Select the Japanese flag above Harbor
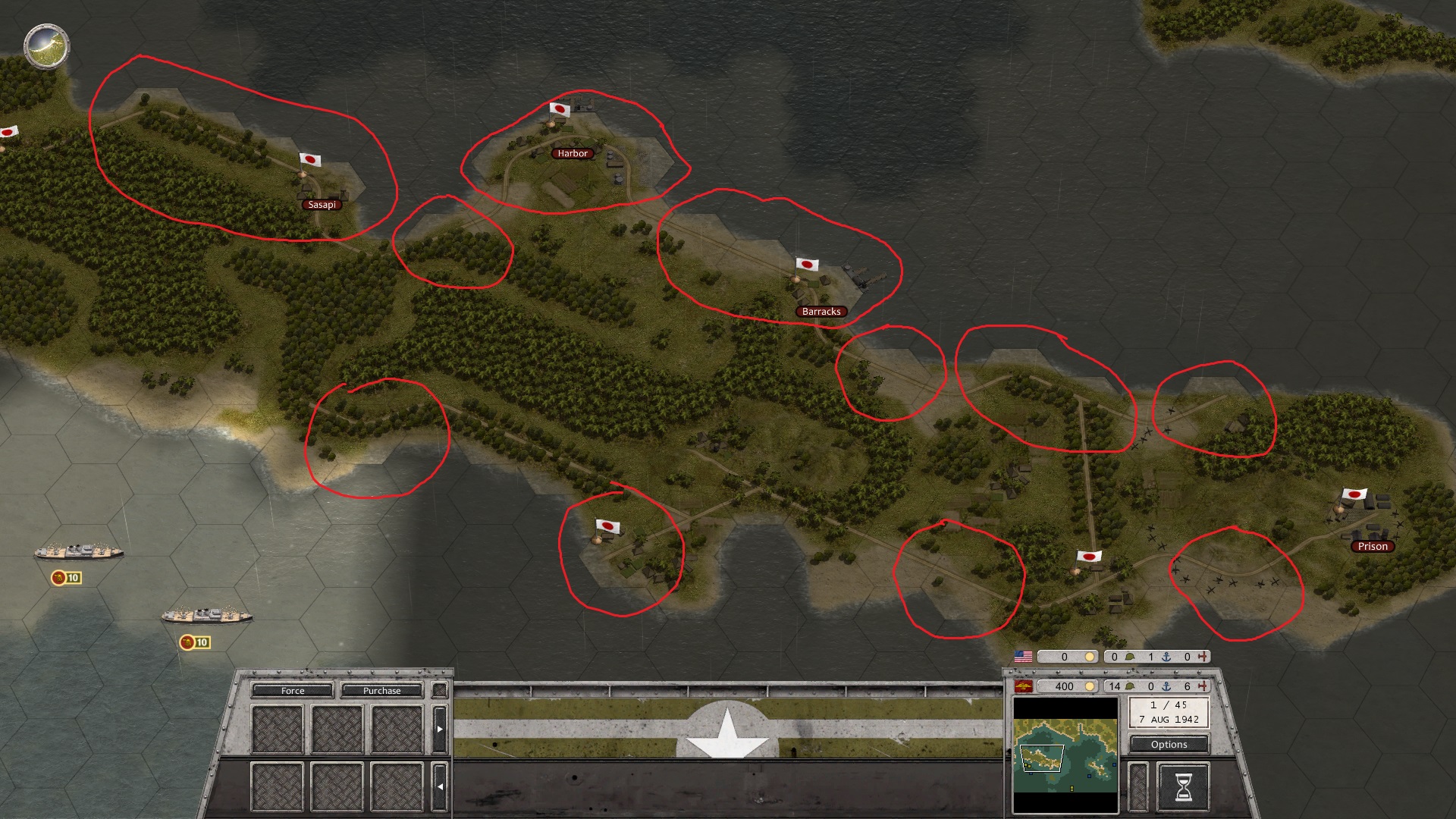Viewport: 1456px width, 819px height. (559, 110)
